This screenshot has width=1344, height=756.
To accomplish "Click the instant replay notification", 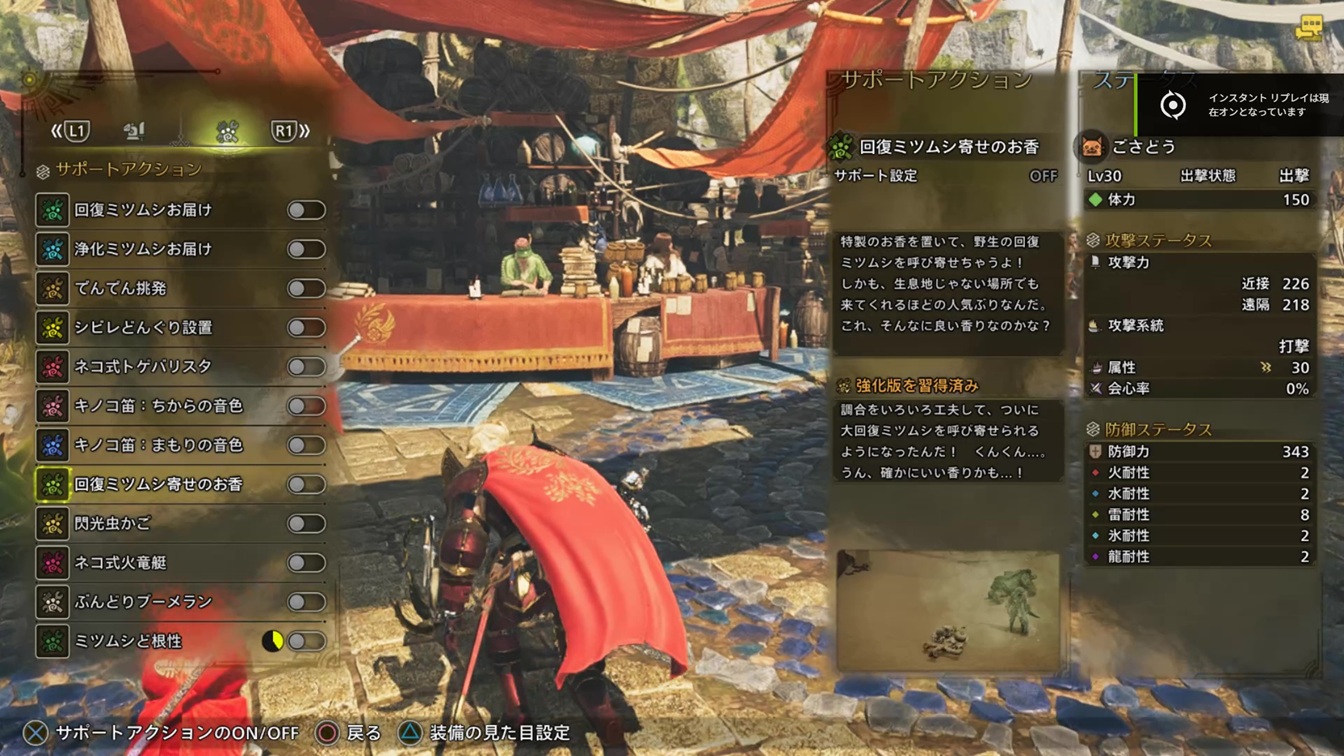I will pyautogui.click(x=1240, y=105).
